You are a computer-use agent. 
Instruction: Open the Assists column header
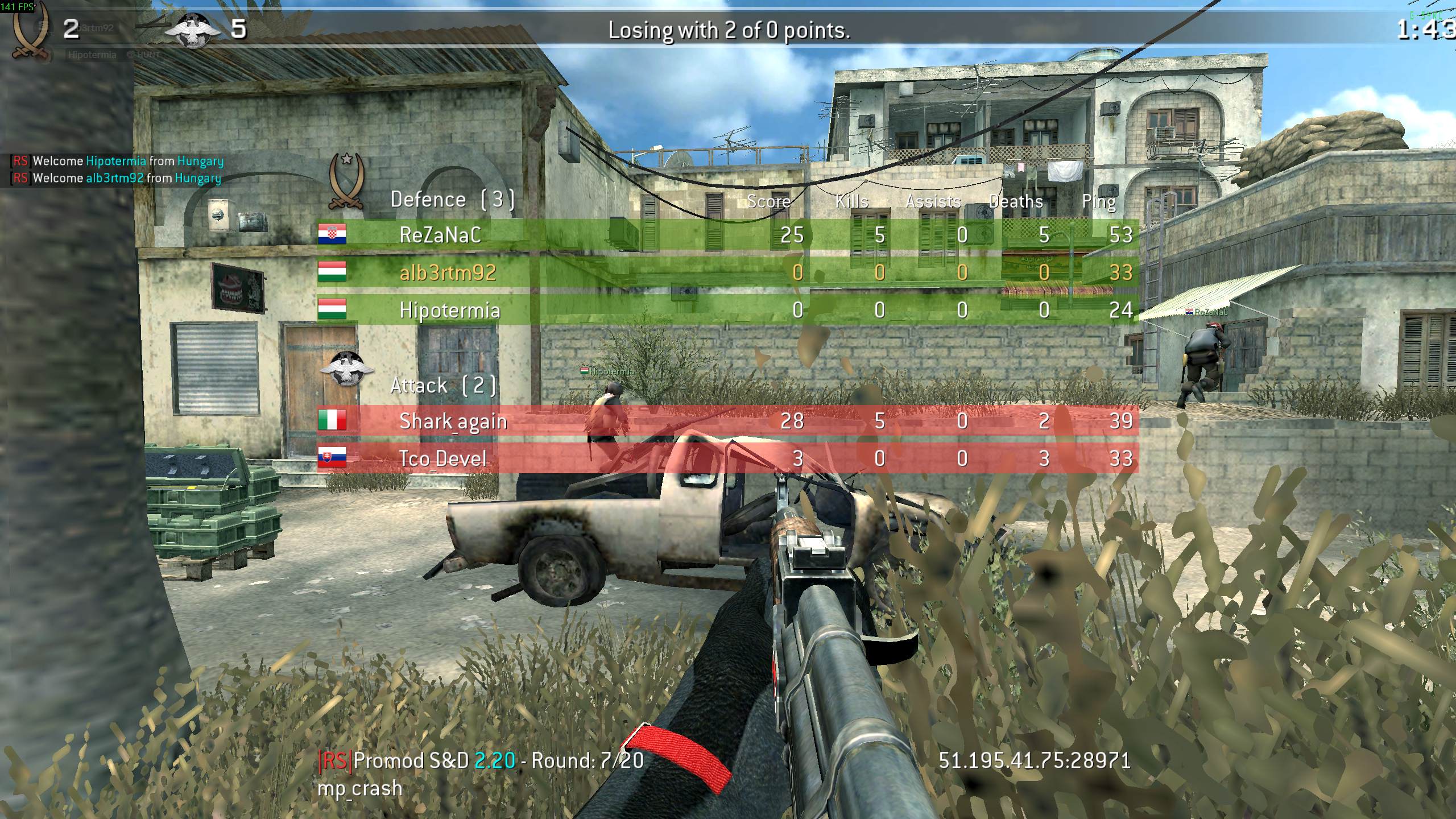pyautogui.click(x=933, y=201)
